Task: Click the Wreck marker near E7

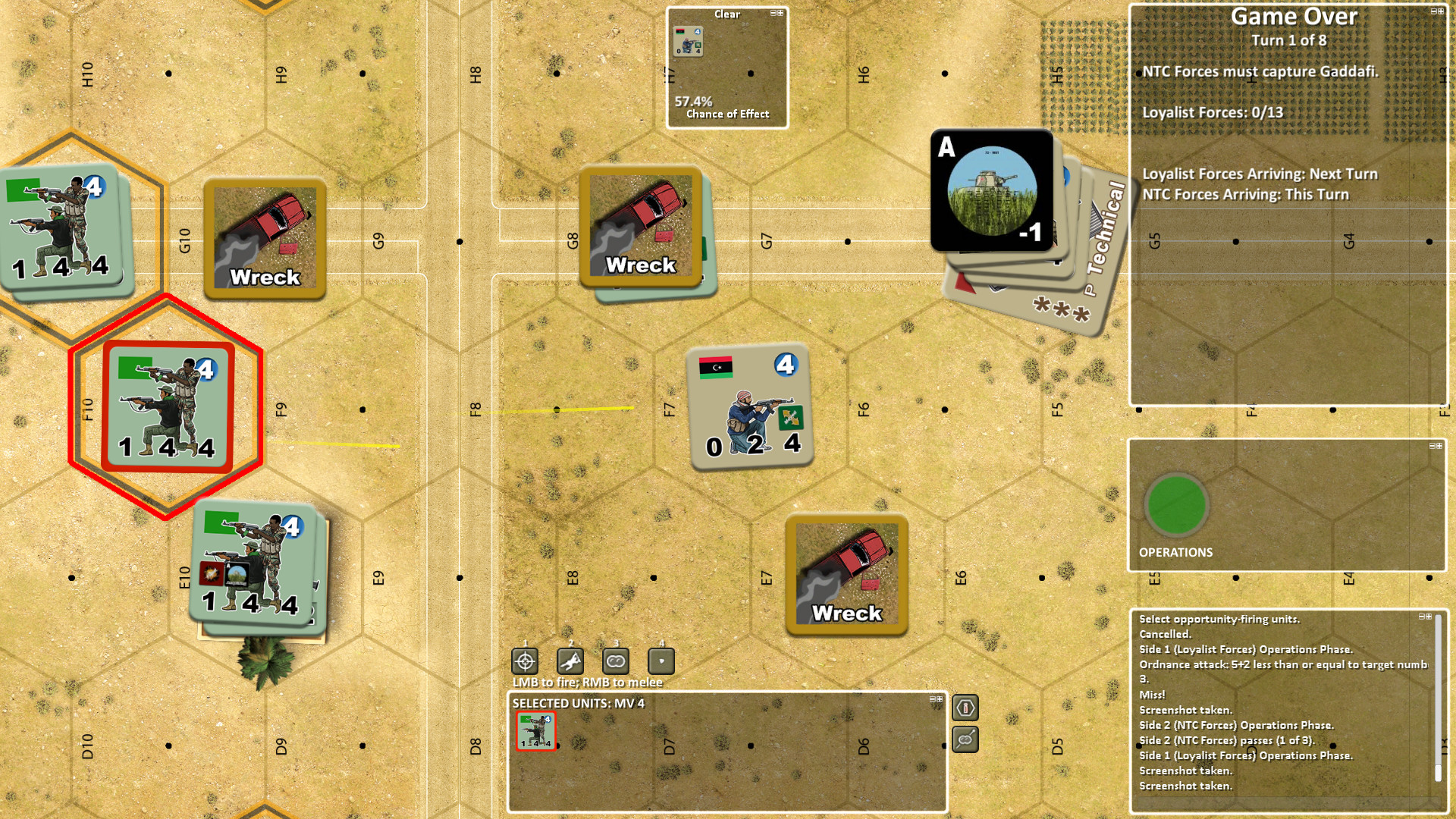Action: click(x=845, y=575)
